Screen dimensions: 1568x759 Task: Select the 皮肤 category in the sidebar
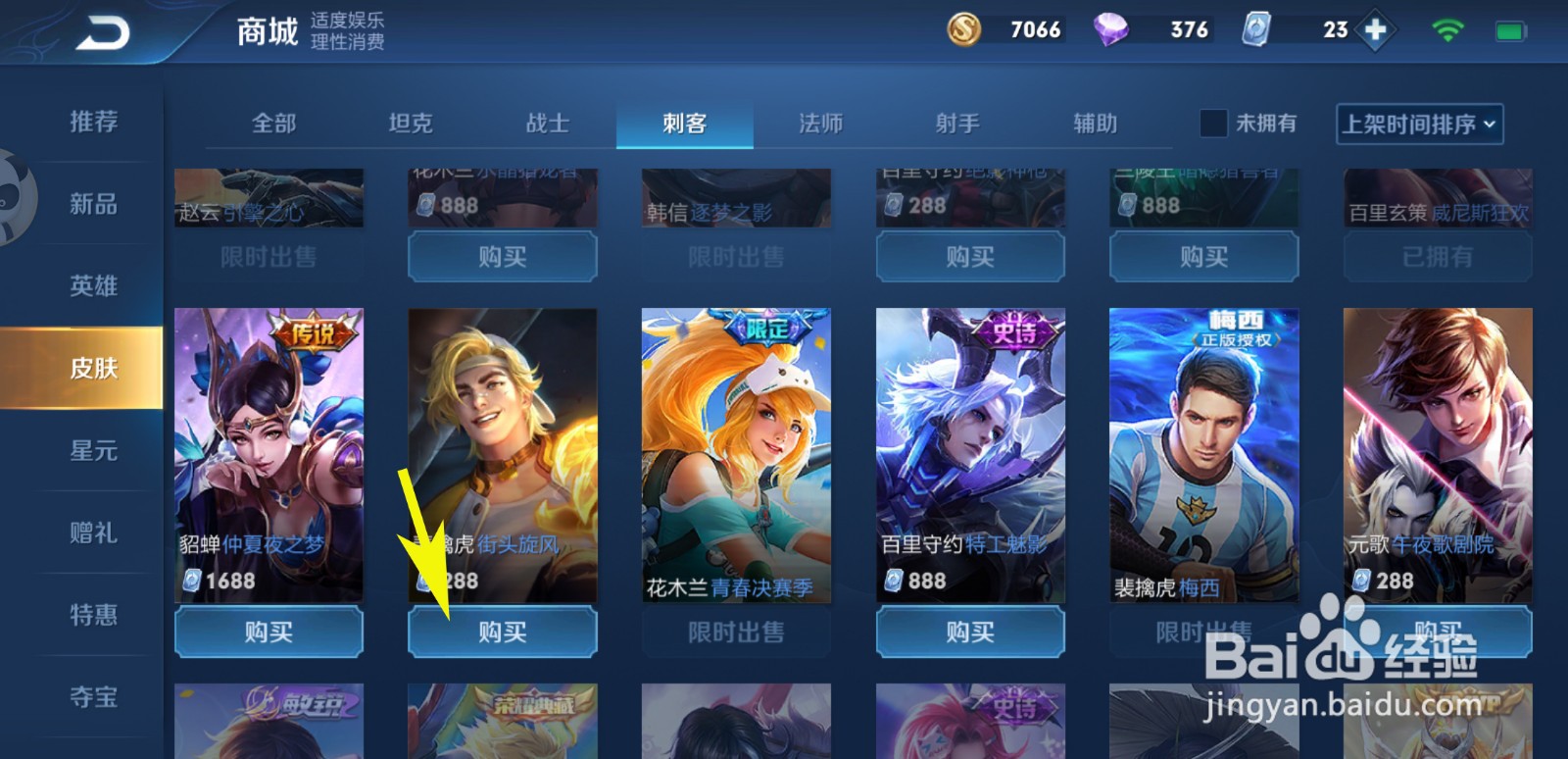pos(93,367)
